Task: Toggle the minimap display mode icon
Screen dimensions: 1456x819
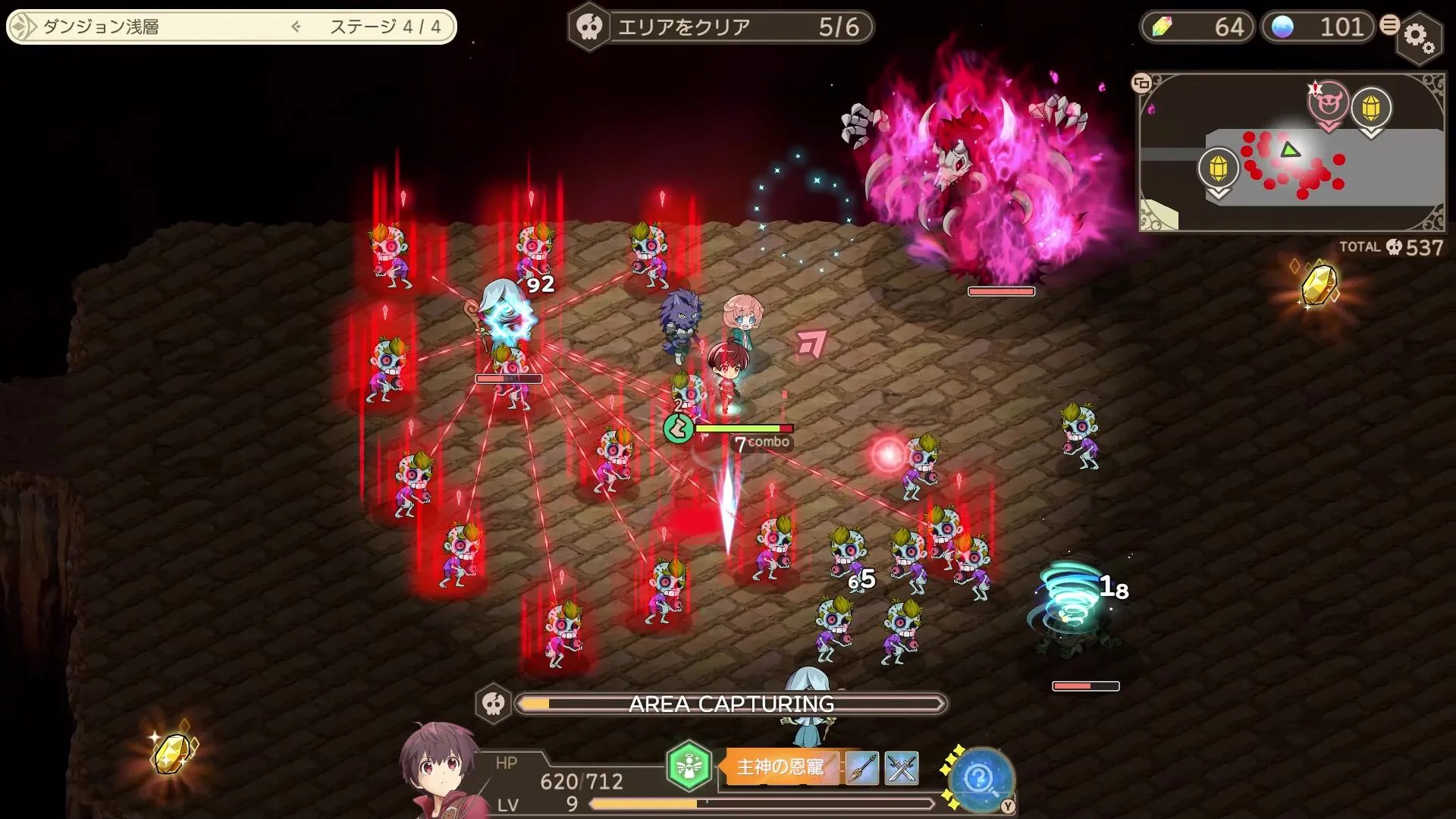Action: pos(1141,83)
